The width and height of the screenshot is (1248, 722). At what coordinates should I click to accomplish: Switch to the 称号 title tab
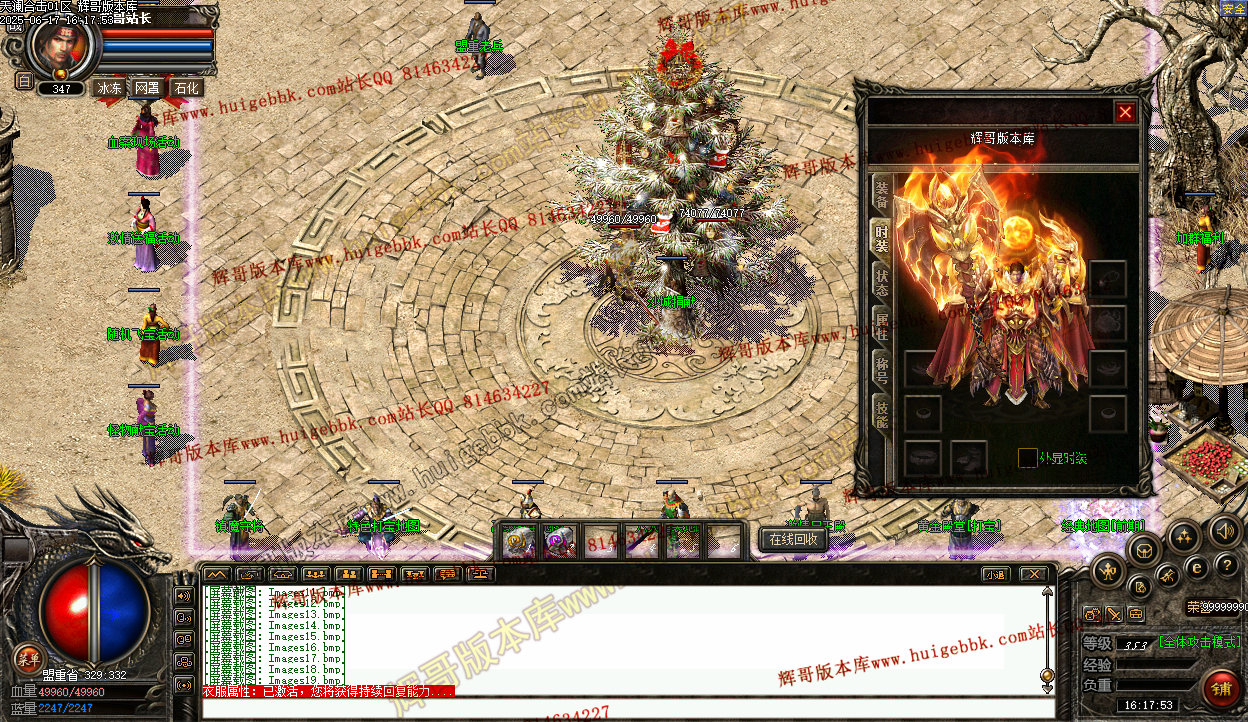point(881,367)
